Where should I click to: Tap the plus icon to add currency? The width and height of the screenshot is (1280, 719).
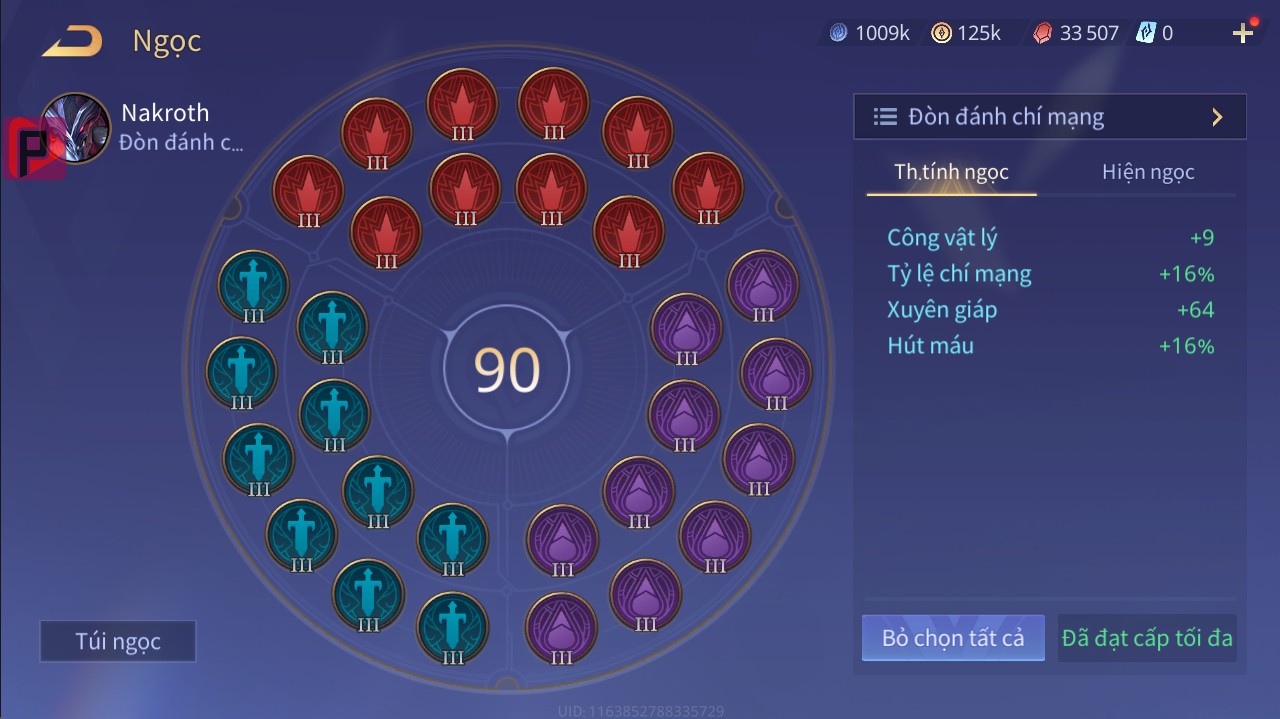[x=1242, y=34]
